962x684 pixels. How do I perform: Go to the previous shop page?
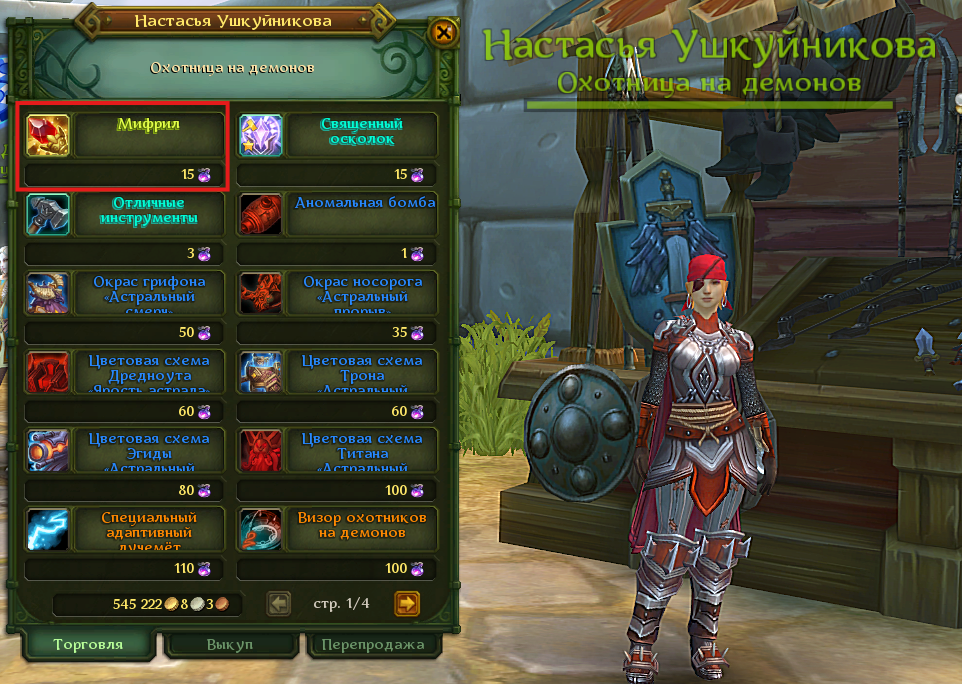click(x=279, y=603)
